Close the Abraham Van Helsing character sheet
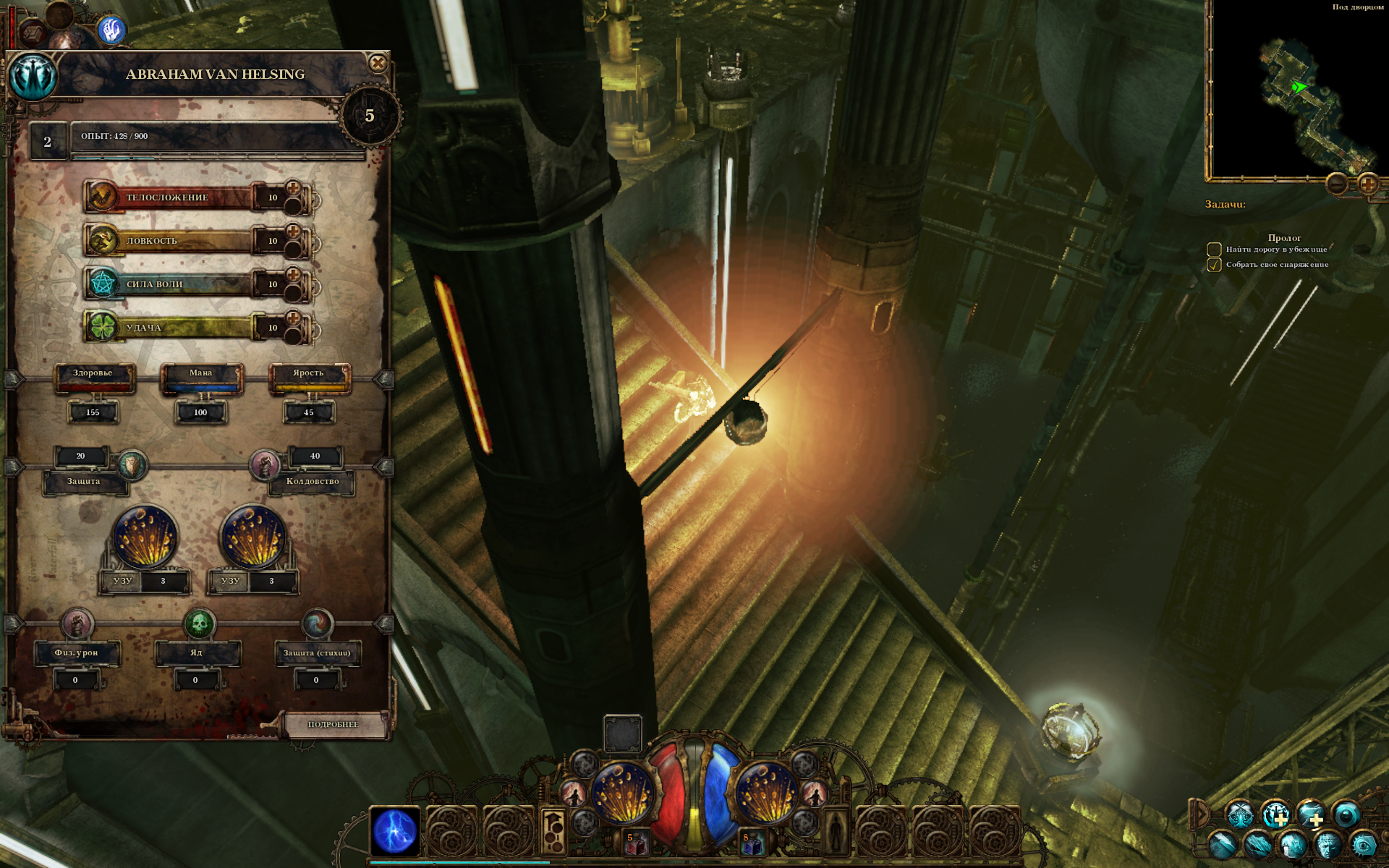The image size is (1389, 868). [x=377, y=64]
